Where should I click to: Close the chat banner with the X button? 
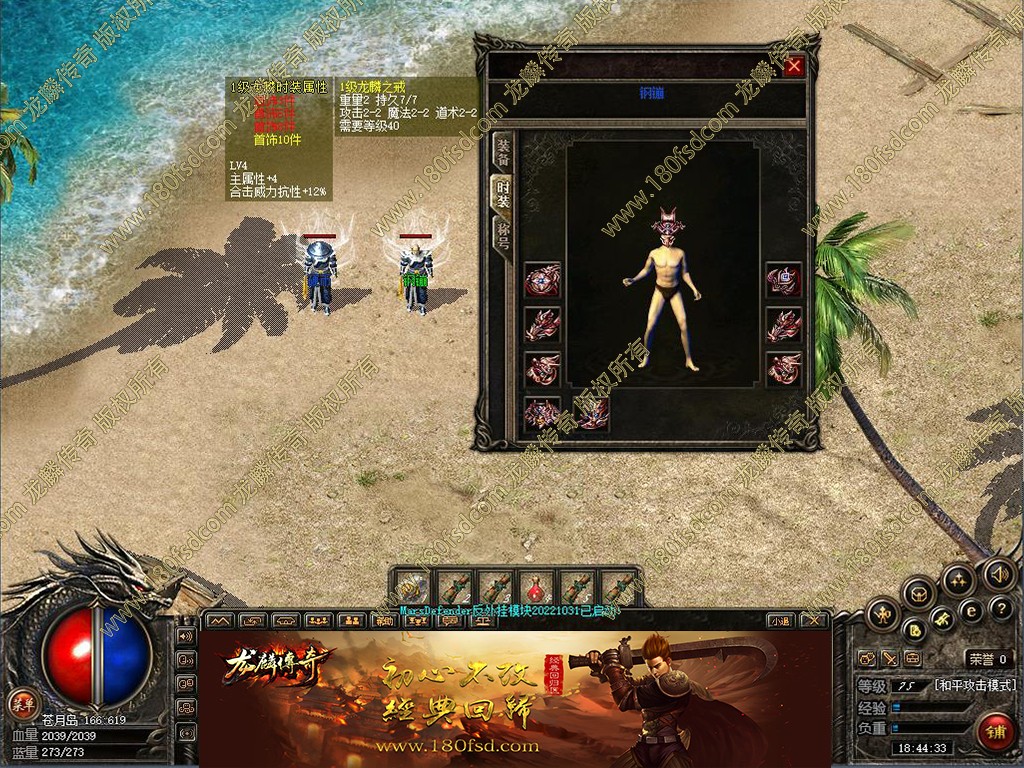pos(815,621)
